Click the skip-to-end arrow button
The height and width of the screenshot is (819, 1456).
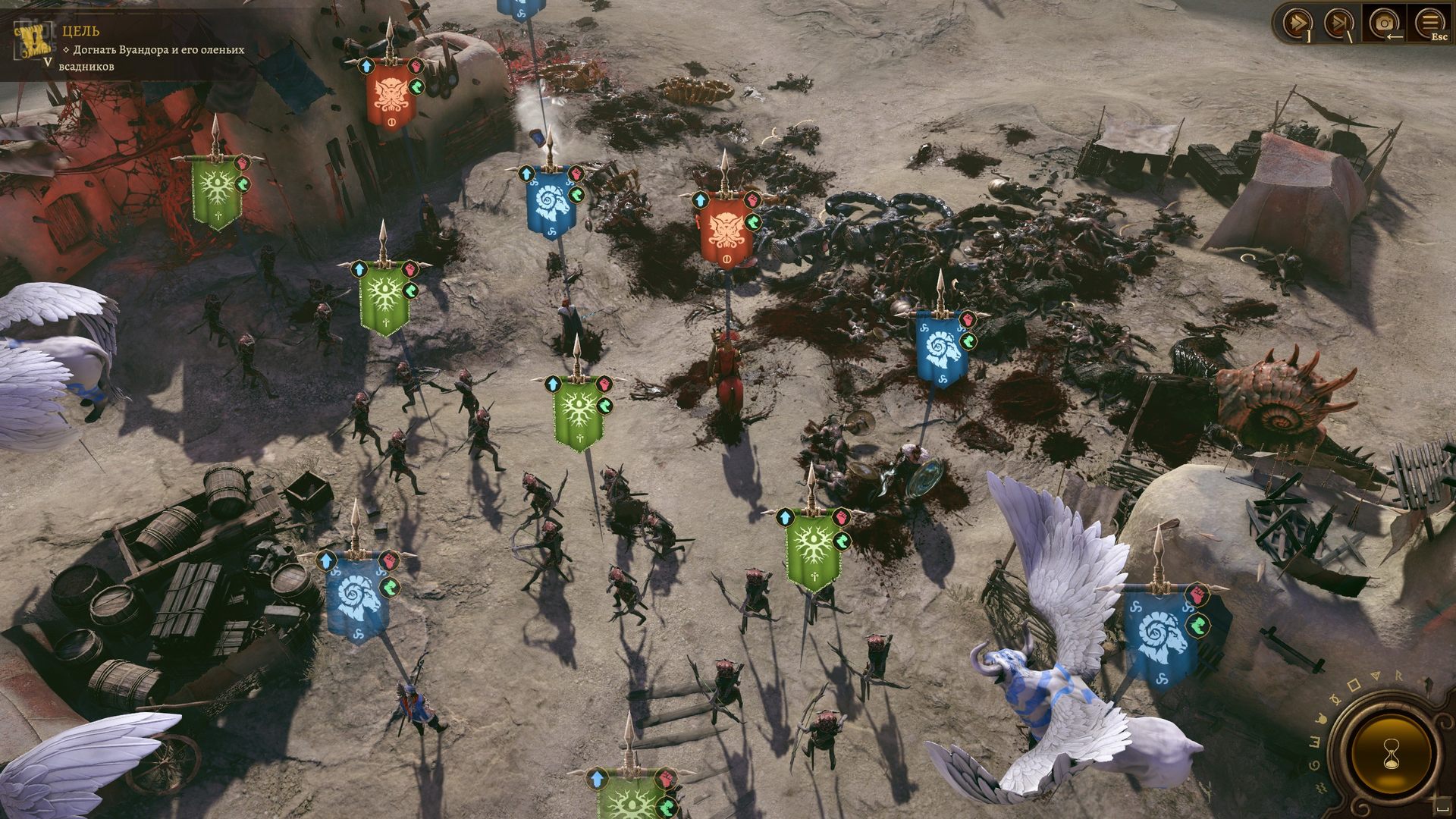tap(1338, 23)
